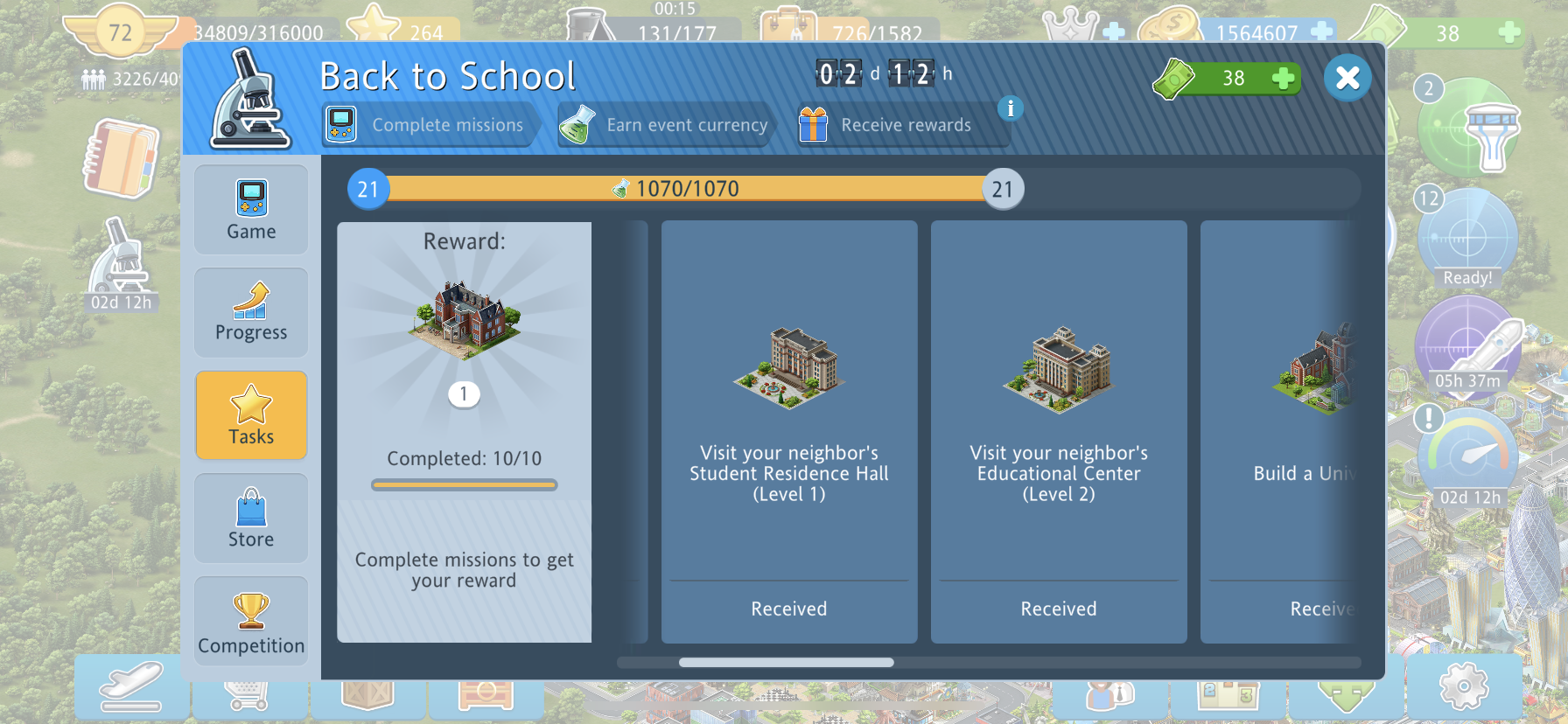Open the microscope event icon with timer
The height and width of the screenshot is (724, 1568).
click(122, 264)
